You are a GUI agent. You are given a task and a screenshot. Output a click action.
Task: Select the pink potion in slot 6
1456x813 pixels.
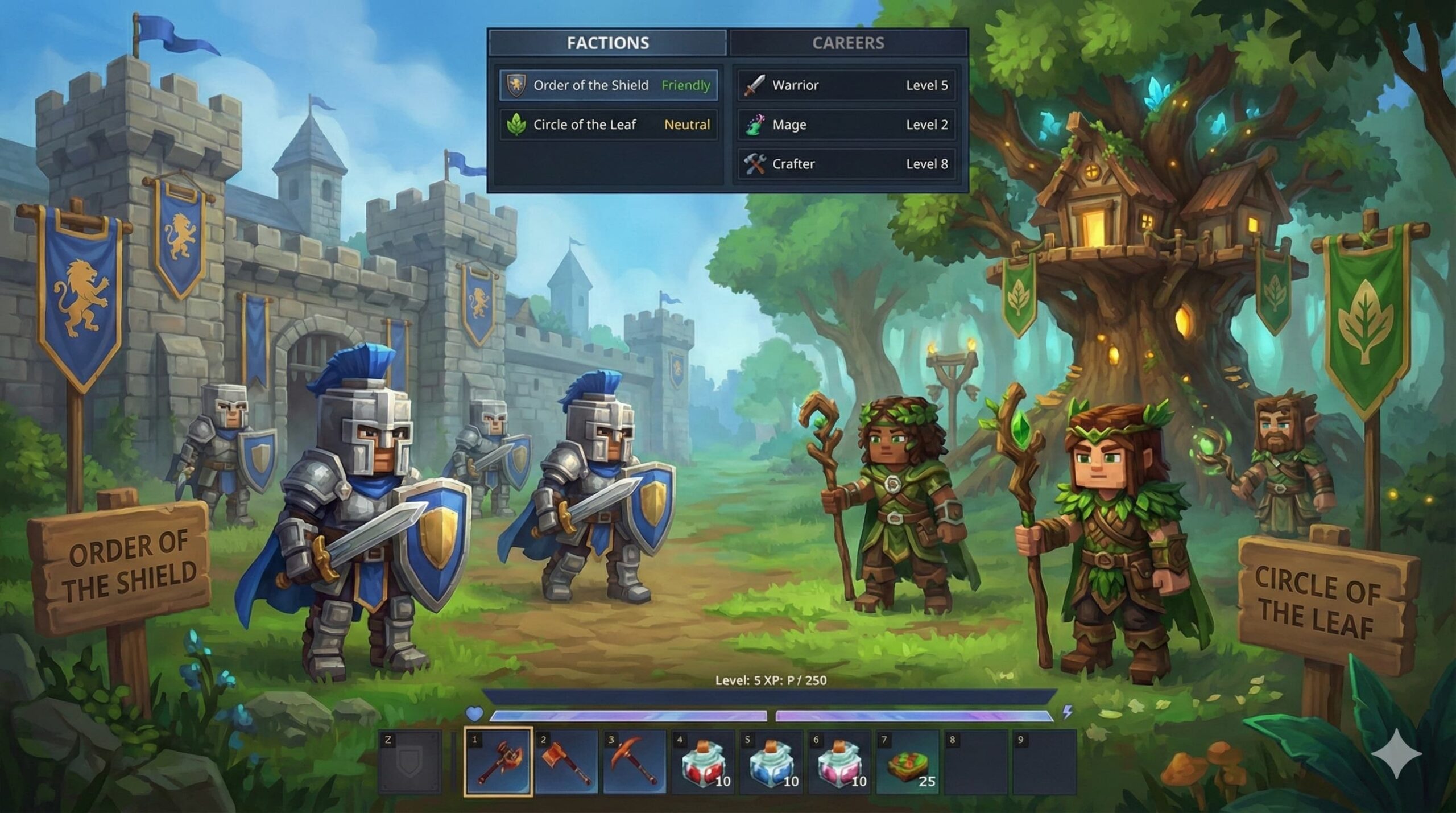pyautogui.click(x=839, y=762)
